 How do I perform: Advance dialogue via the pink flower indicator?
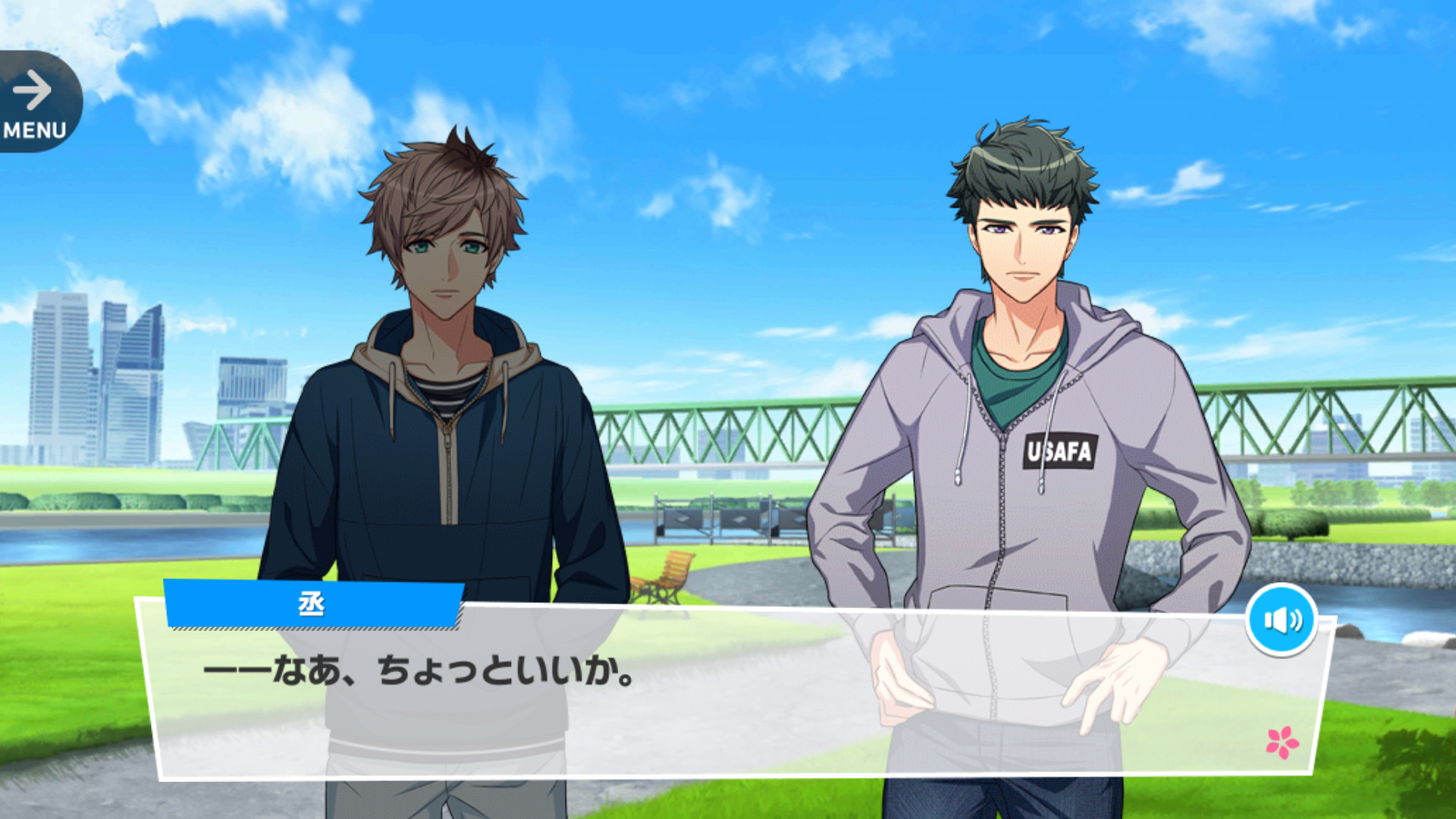1282,742
